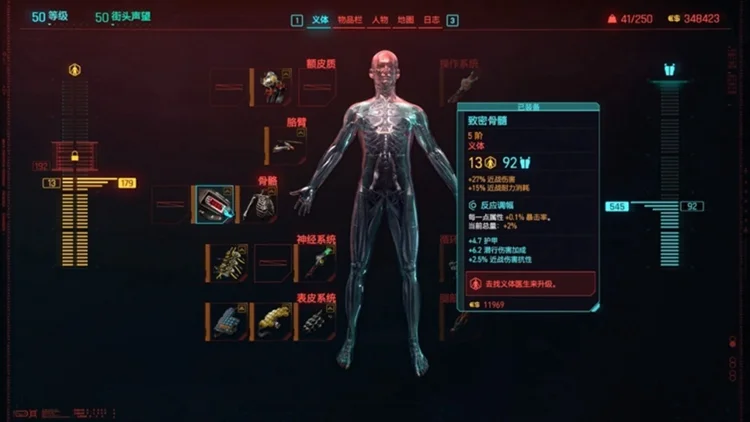Select the ribcage skeleton cyberware slot
750x422 pixels.
[264, 204]
